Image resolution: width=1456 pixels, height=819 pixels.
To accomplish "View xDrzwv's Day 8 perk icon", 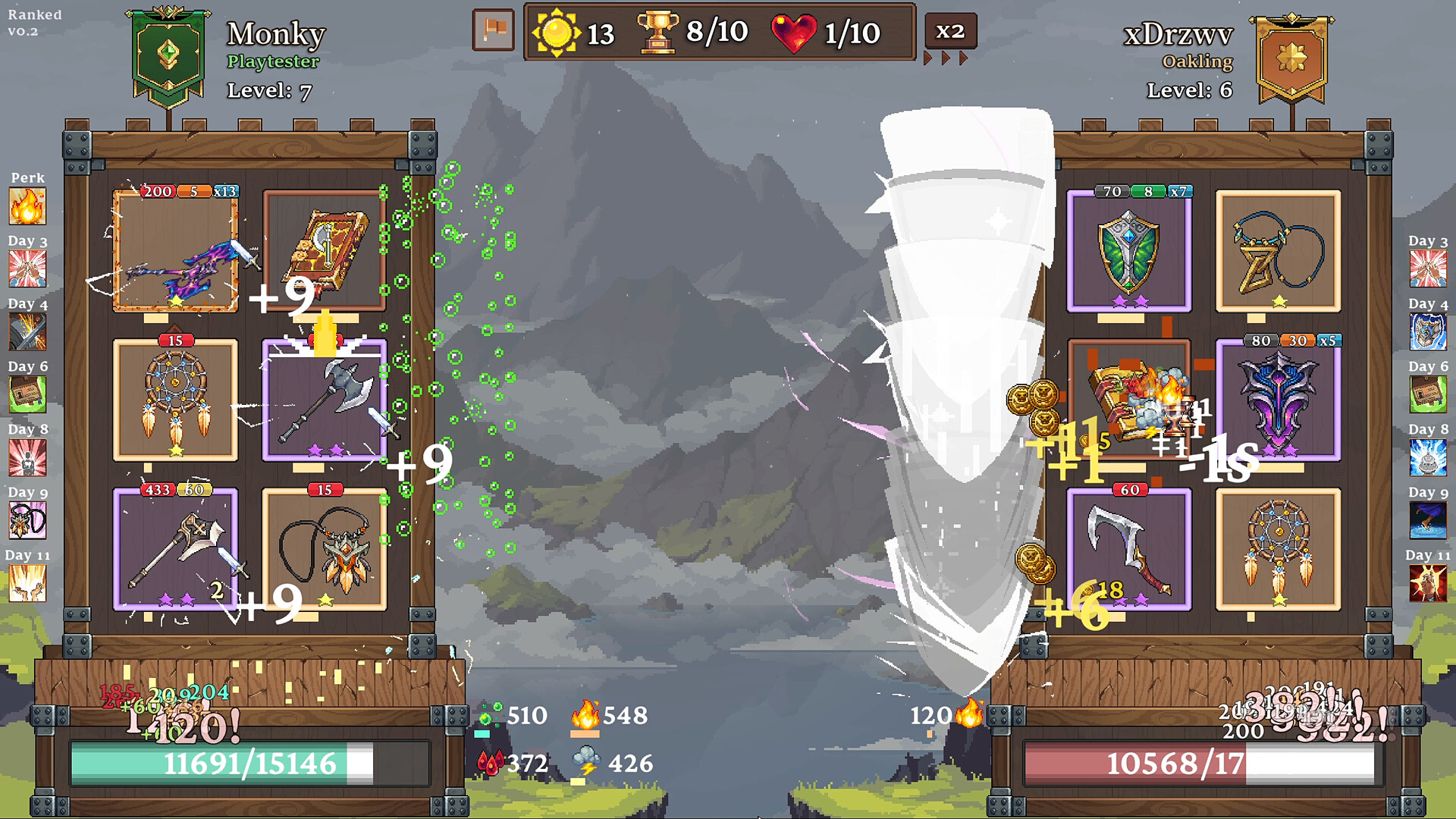I will (x=1428, y=458).
